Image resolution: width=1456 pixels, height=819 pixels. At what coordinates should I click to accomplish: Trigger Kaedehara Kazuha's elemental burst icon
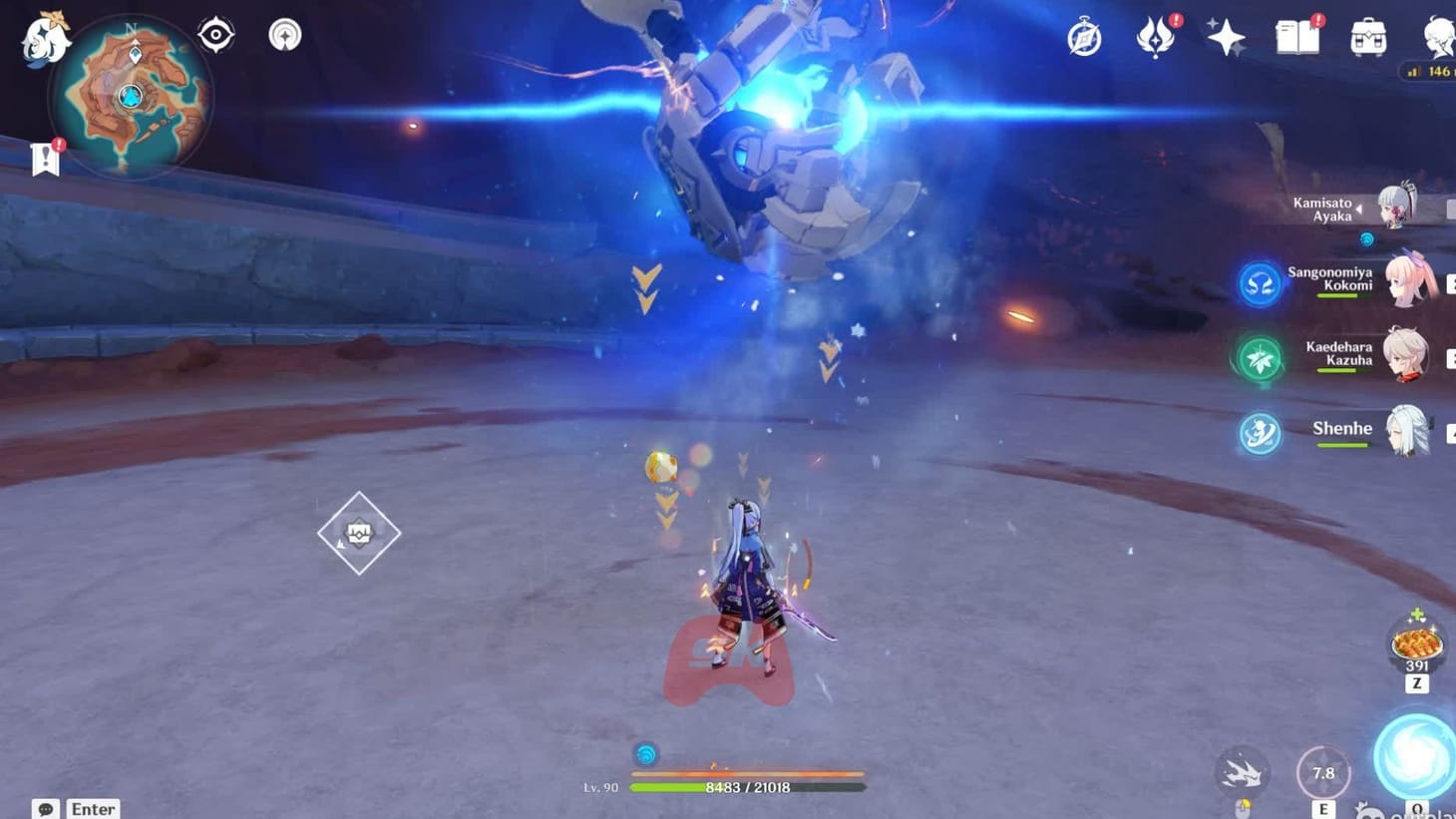[x=1260, y=358]
